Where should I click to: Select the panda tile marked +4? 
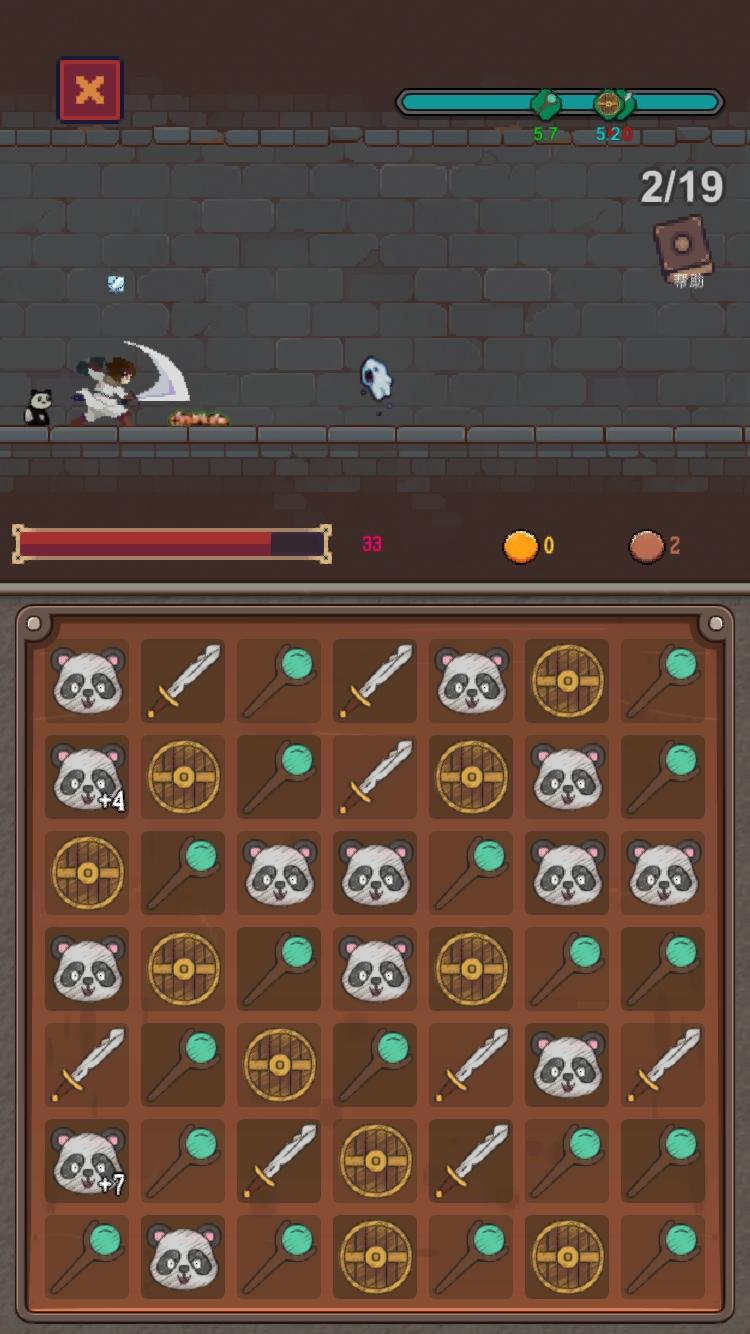click(87, 777)
